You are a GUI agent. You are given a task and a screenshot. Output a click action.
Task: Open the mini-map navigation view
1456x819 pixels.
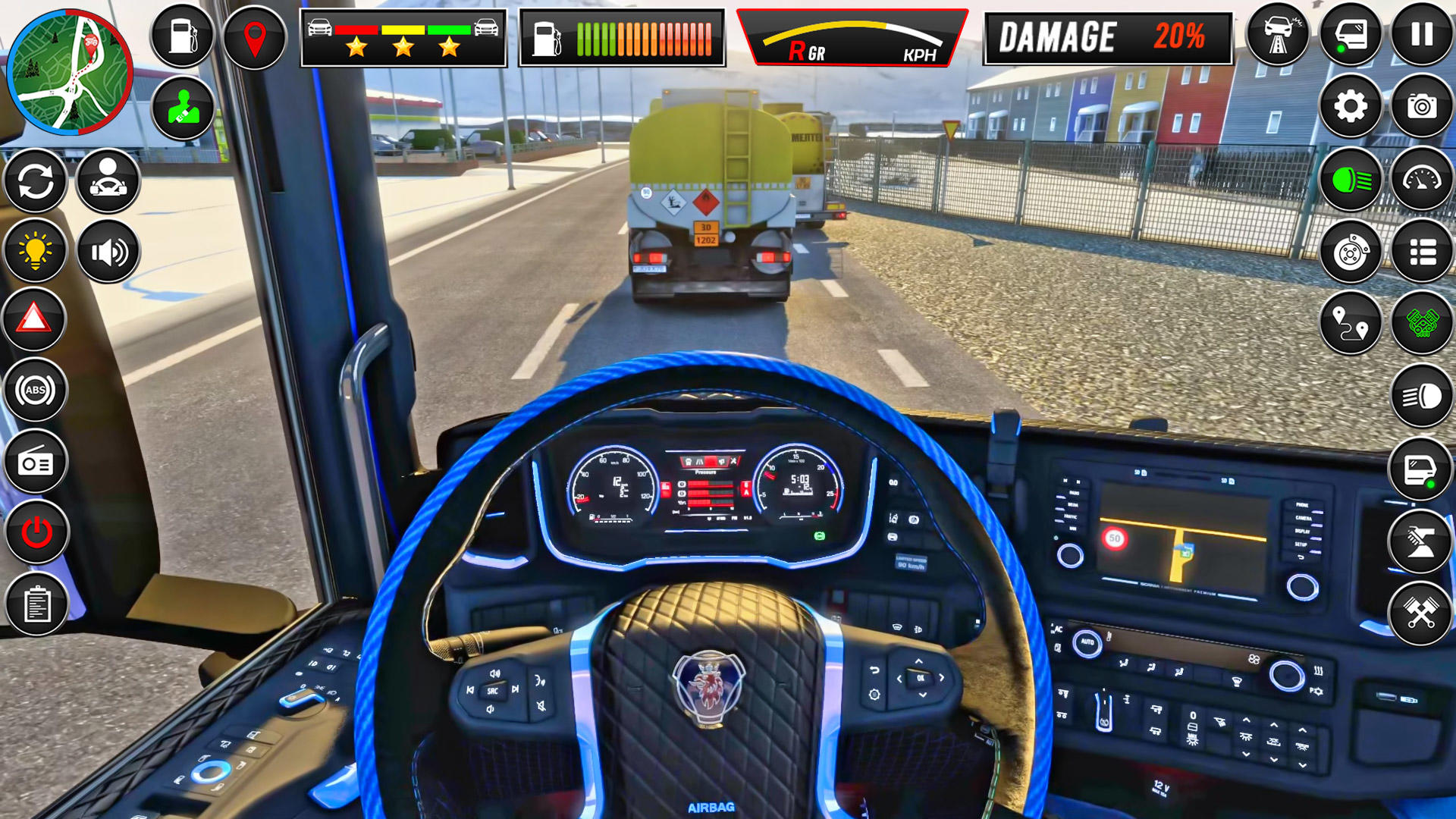coord(72,72)
